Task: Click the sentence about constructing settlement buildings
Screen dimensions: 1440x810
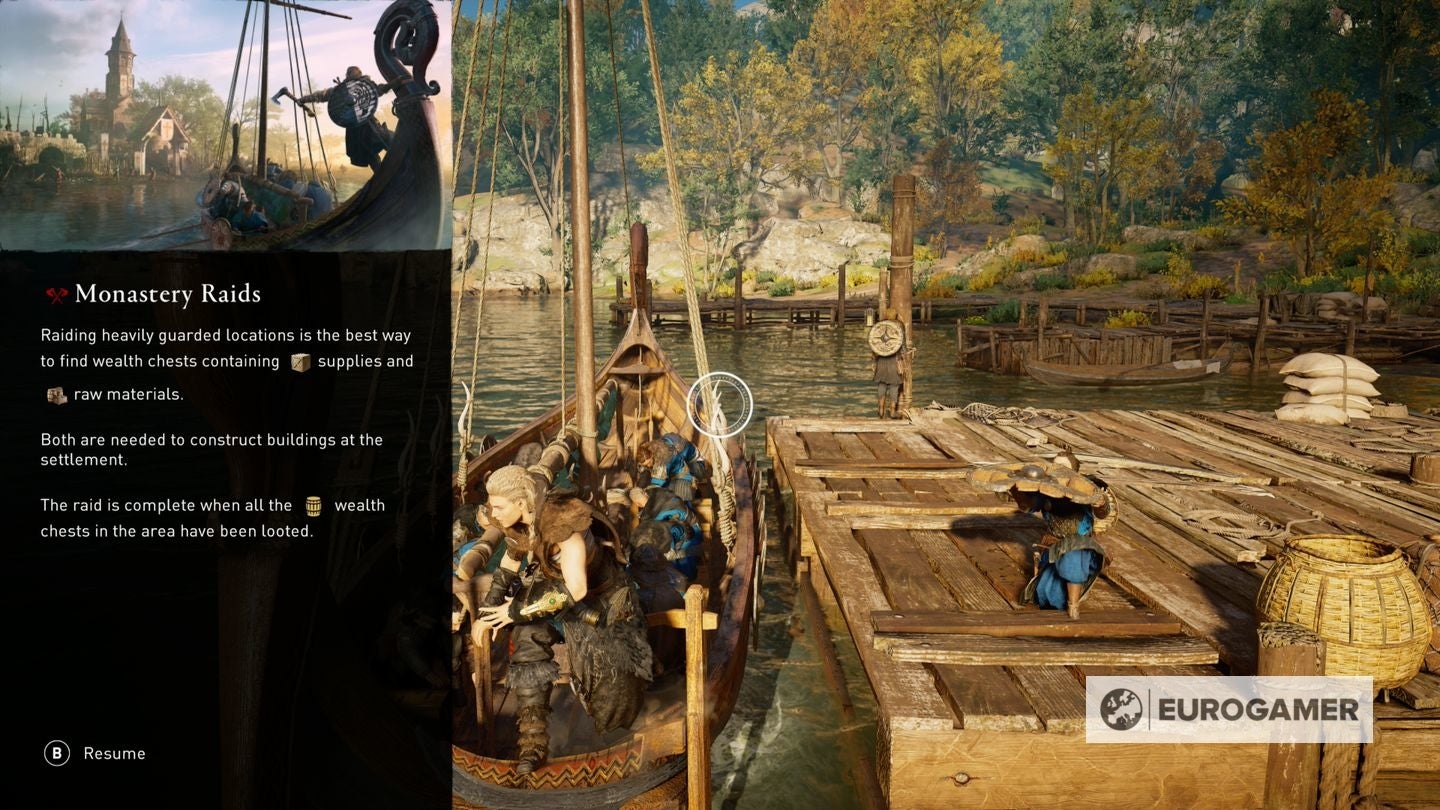Action: 210,450
